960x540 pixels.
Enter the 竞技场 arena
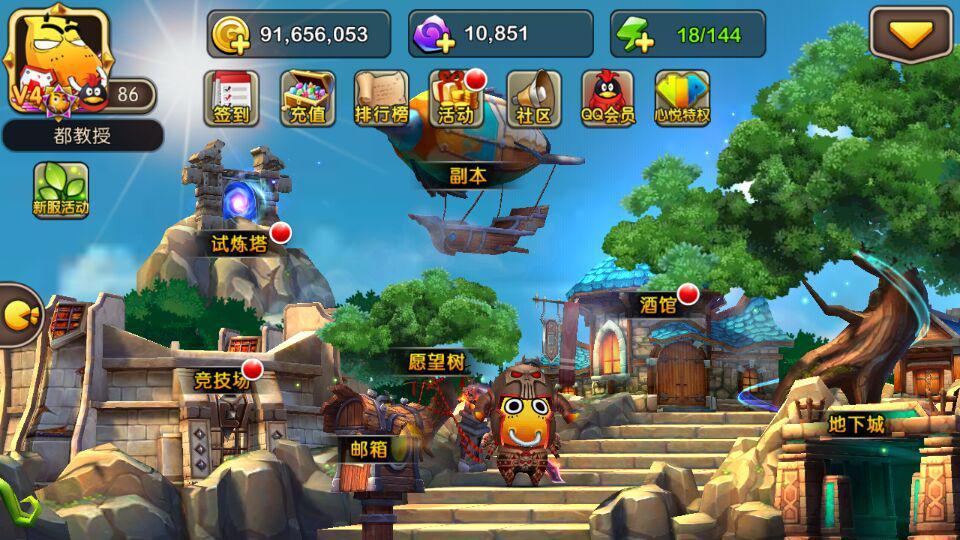coord(221,380)
